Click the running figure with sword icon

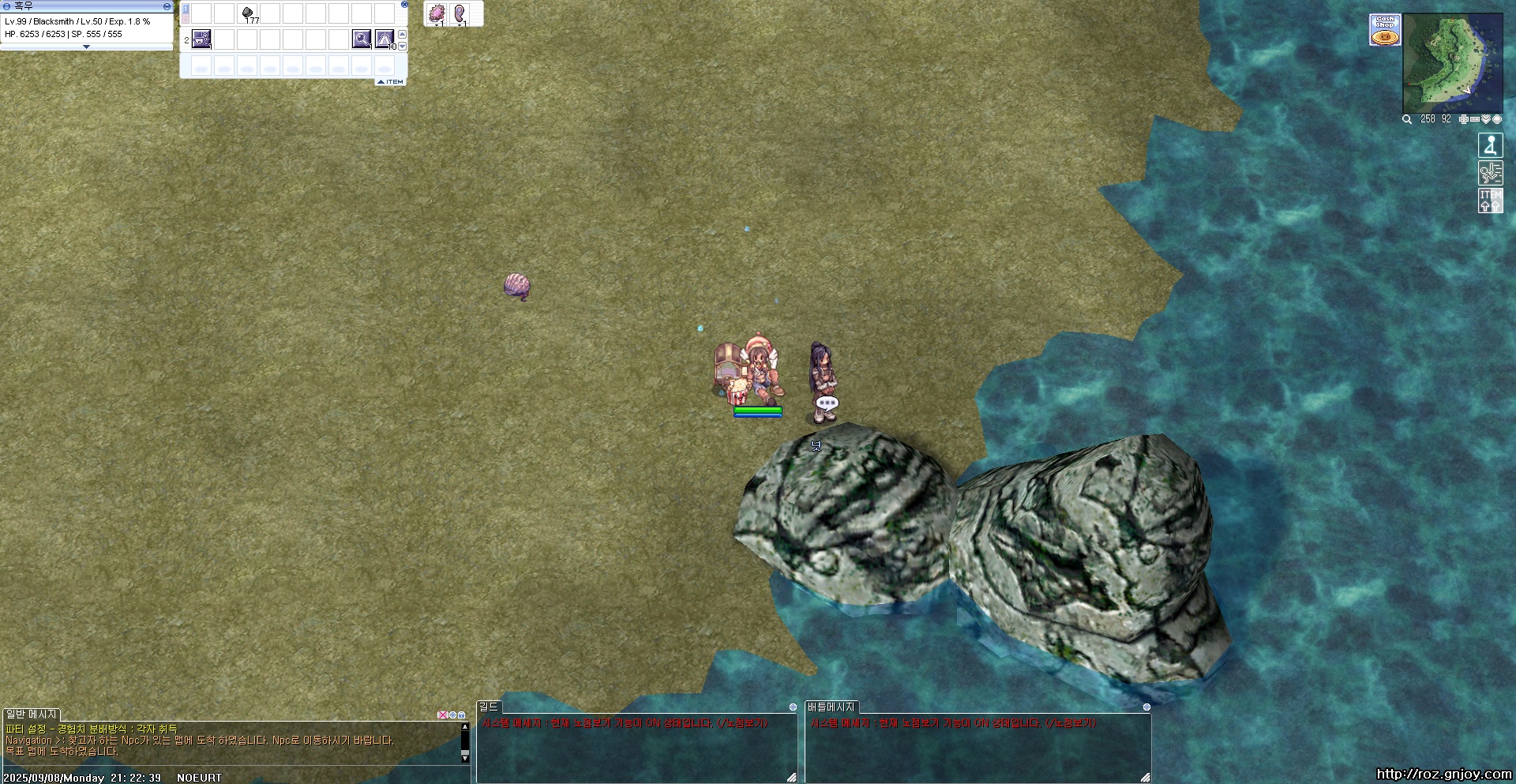1490,173
